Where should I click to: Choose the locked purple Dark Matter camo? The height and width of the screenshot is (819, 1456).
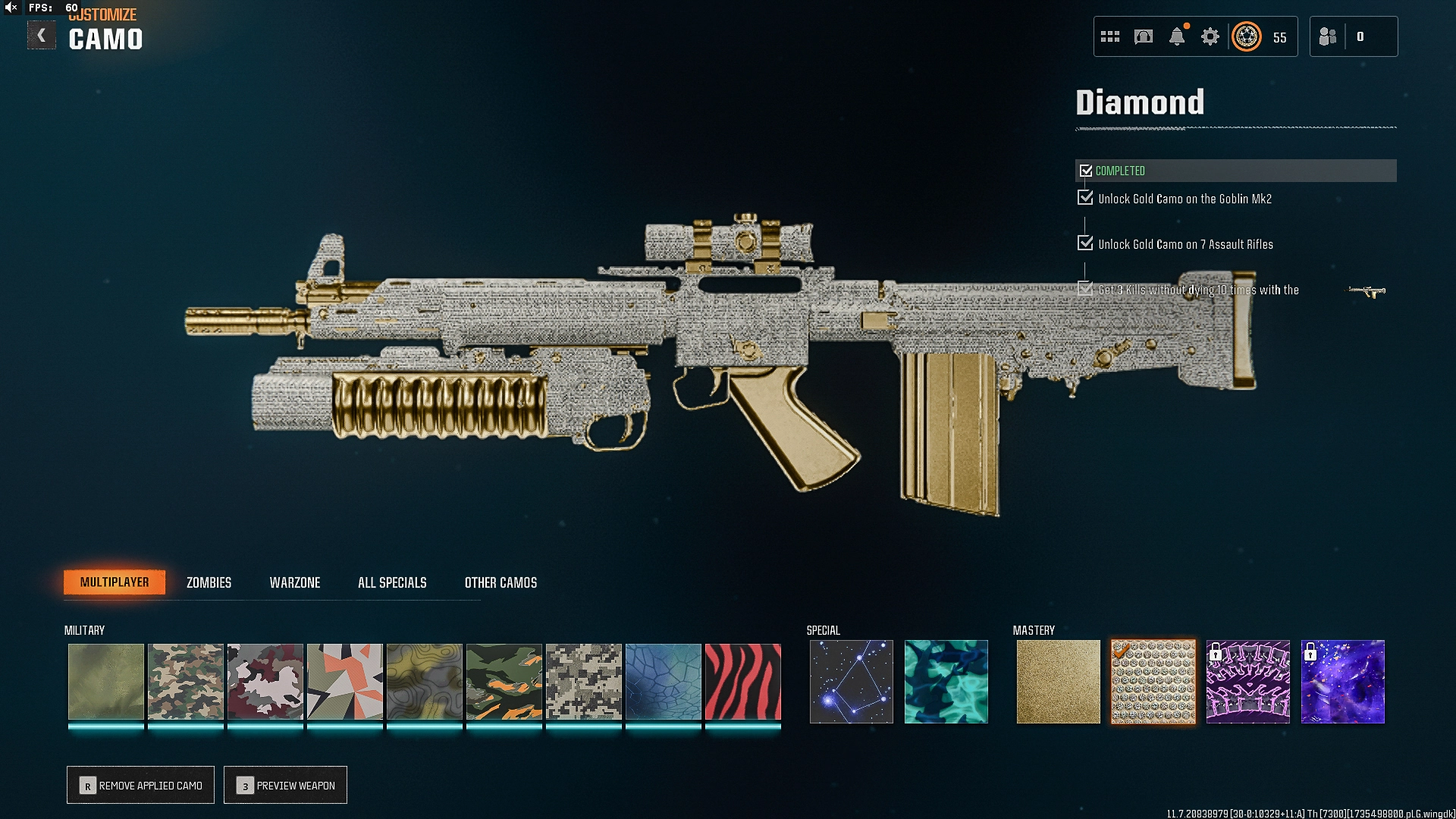coord(1342,682)
